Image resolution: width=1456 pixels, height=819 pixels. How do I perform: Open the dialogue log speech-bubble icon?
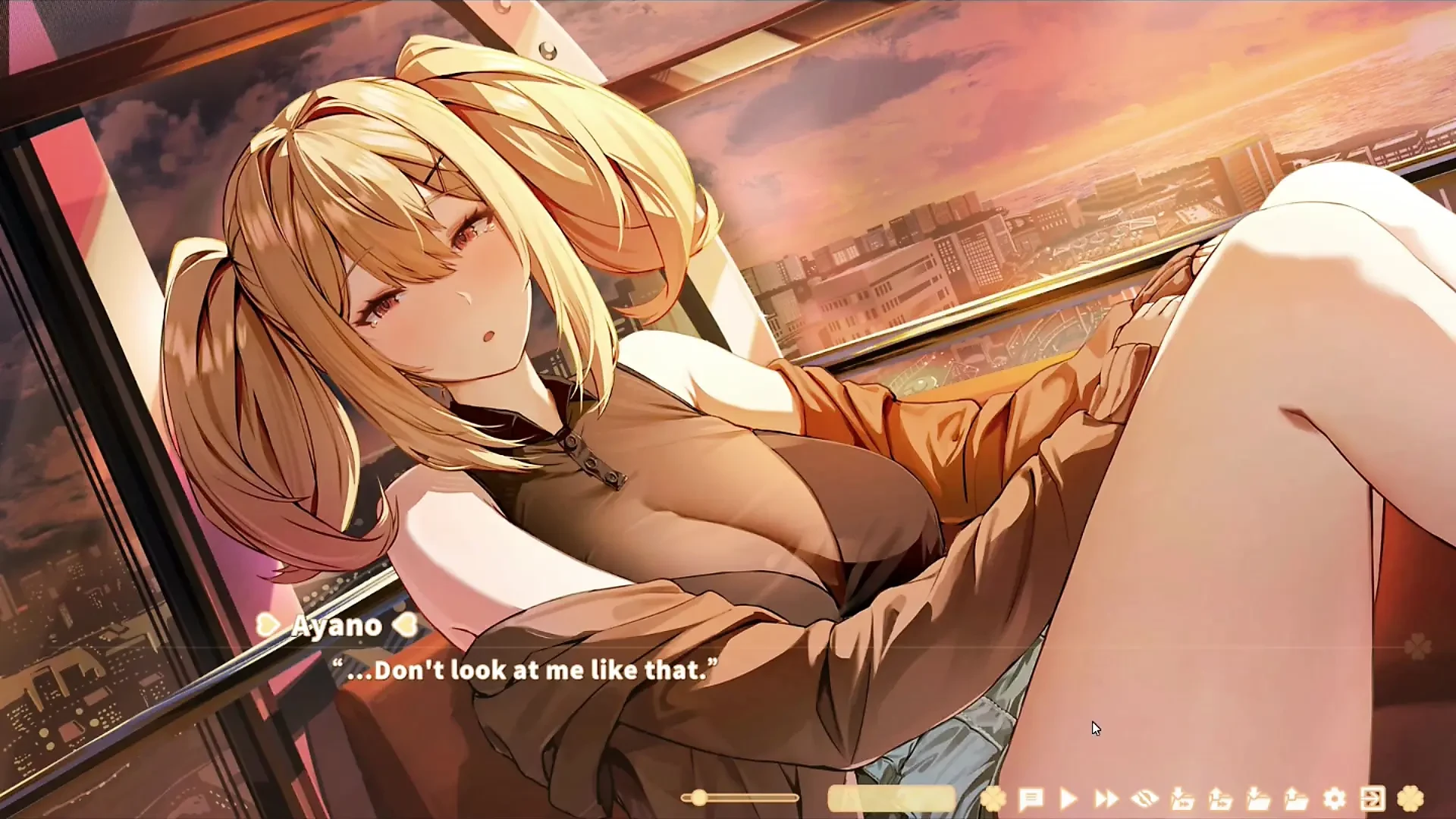[x=1031, y=799]
